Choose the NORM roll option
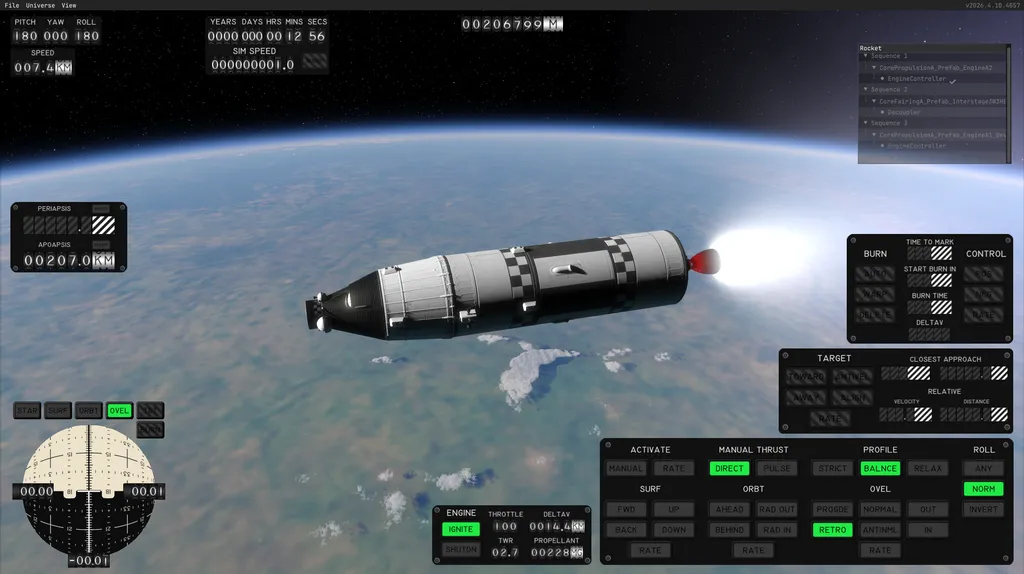 pyautogui.click(x=983, y=489)
